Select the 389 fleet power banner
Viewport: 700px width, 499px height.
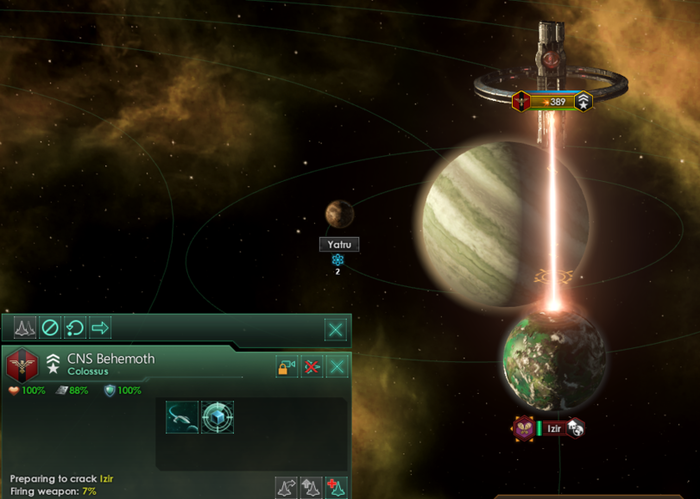[551, 101]
